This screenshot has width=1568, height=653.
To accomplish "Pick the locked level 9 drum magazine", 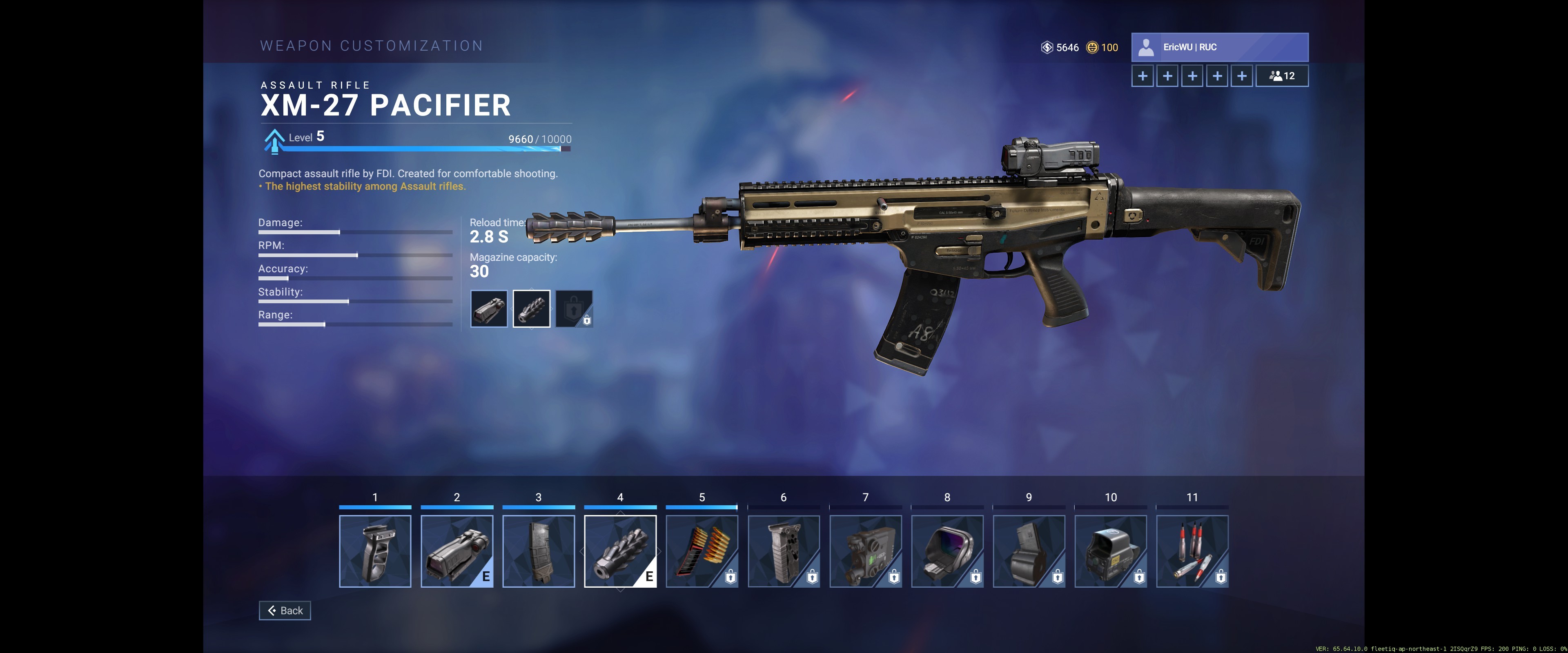I will tap(1029, 551).
